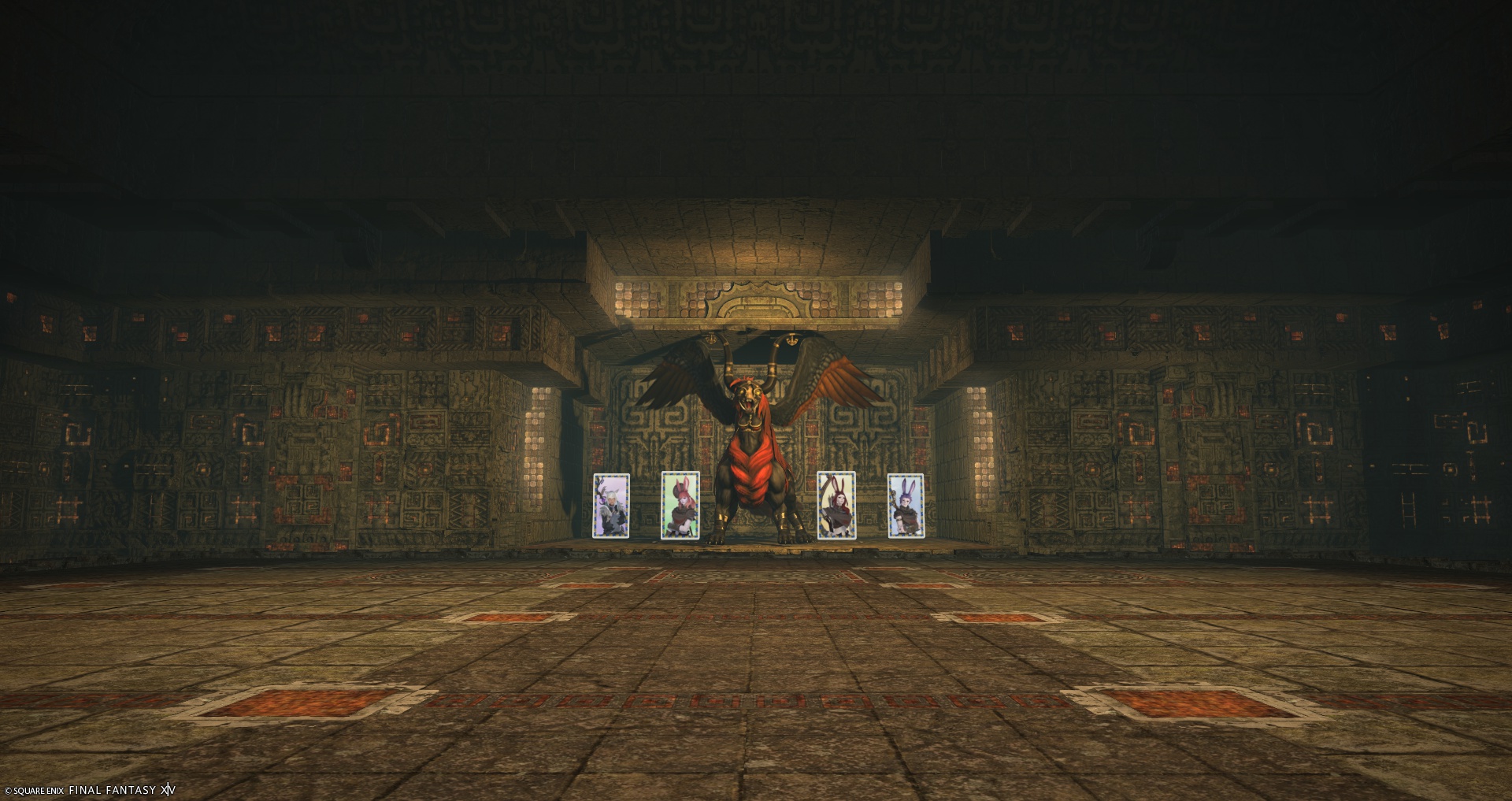Pick the red-haired archer bunny portrait
This screenshot has width=1512, height=801.
[836, 505]
